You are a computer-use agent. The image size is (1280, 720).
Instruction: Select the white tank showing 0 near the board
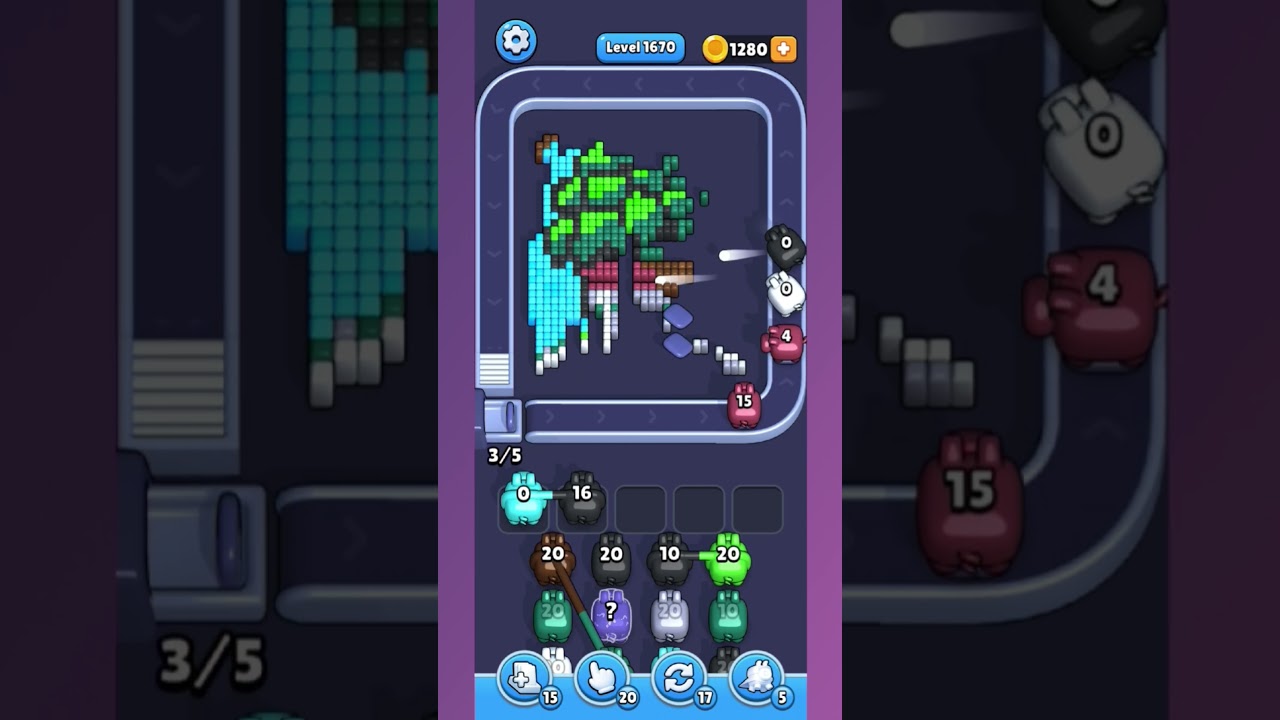[x=787, y=289]
